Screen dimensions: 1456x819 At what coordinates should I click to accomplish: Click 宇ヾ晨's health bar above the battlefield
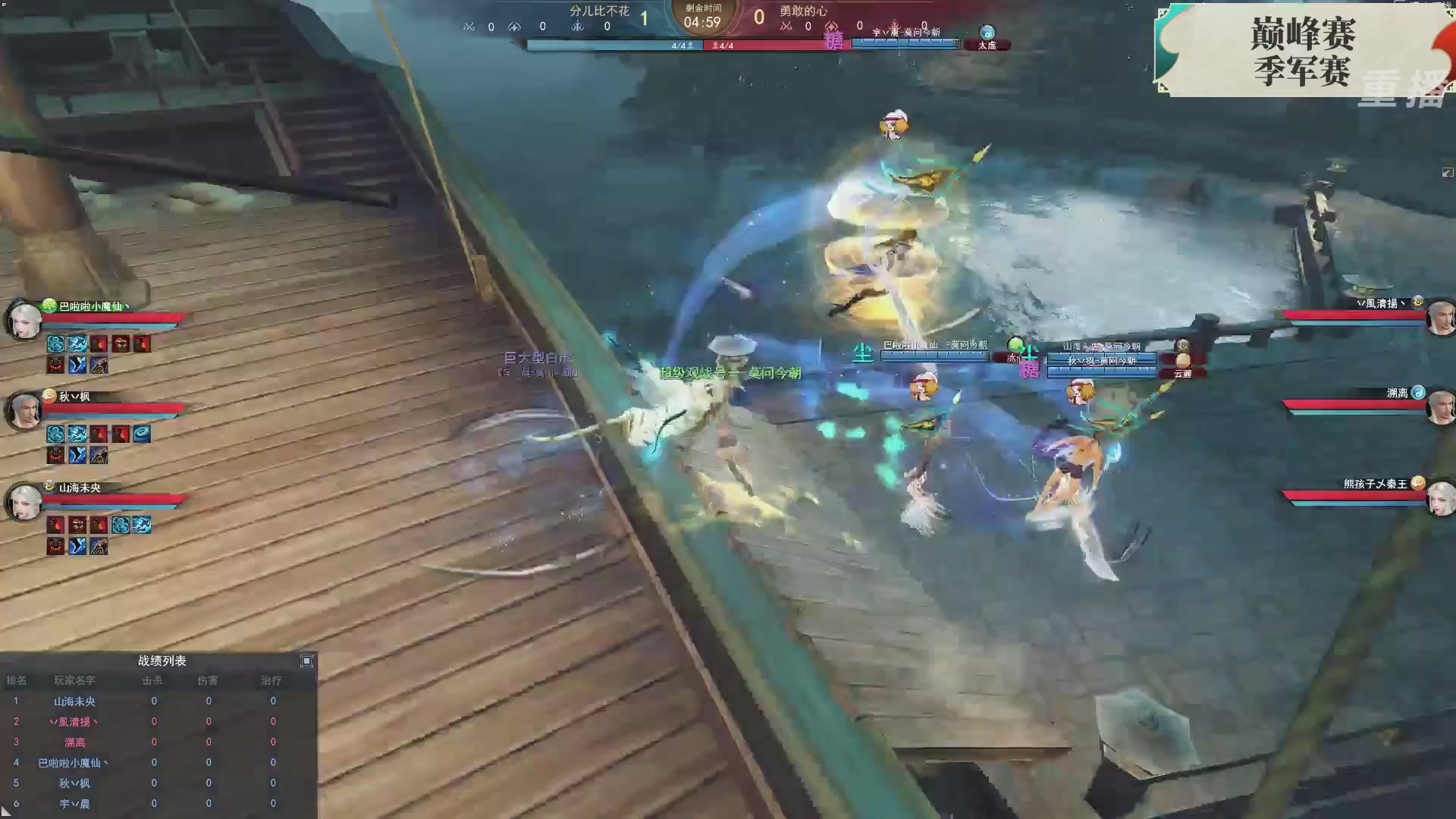tap(906, 43)
